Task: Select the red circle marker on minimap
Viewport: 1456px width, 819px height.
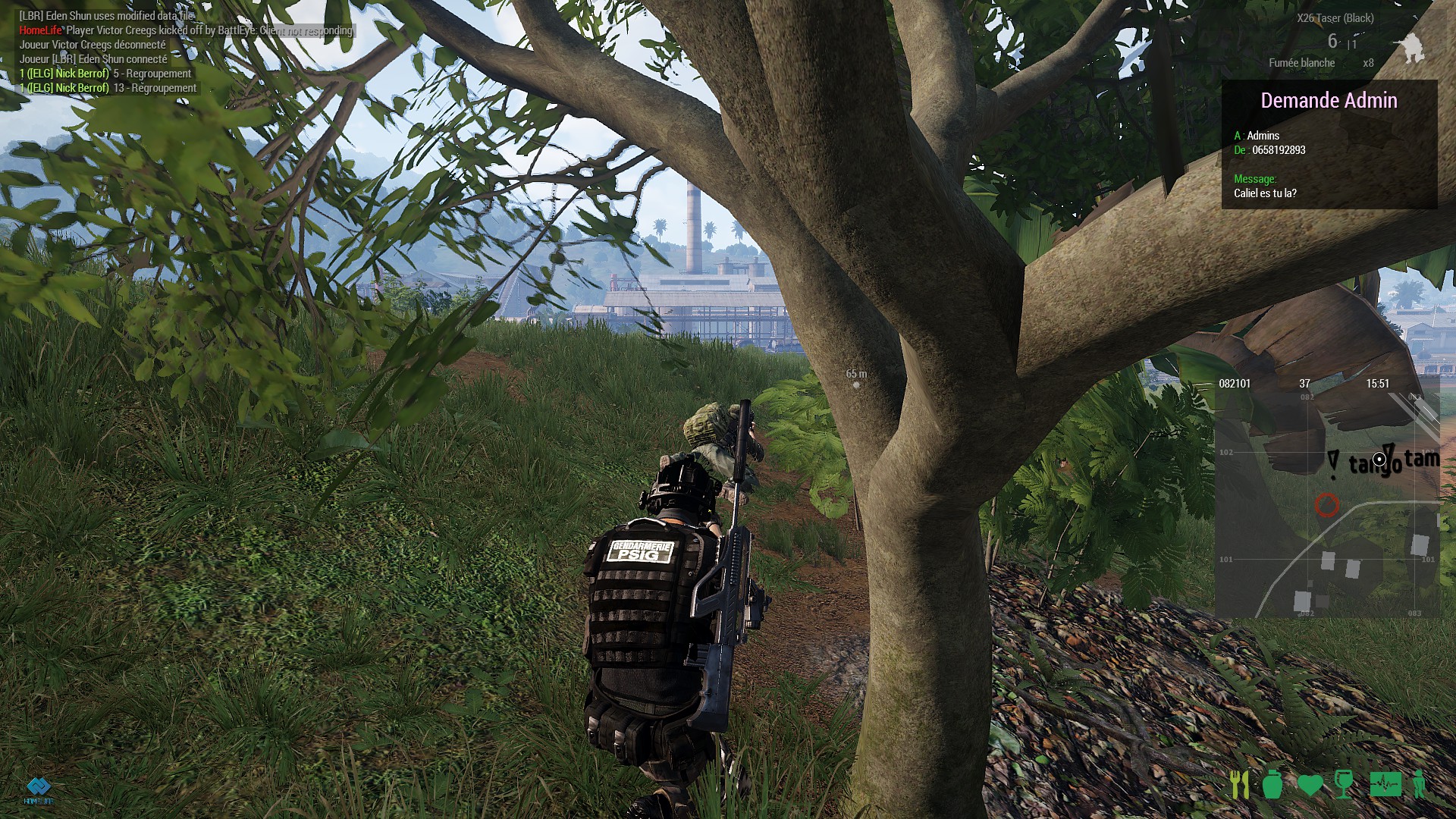Action: [1326, 504]
